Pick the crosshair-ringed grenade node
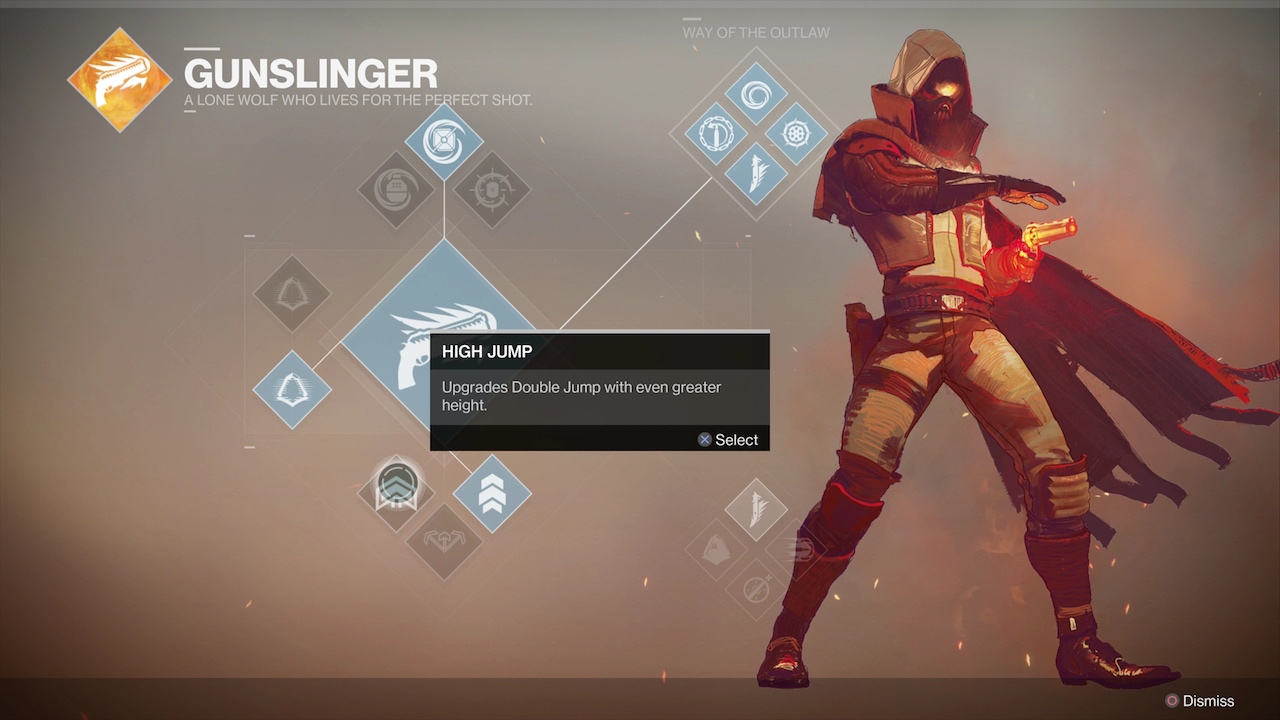 (492, 189)
